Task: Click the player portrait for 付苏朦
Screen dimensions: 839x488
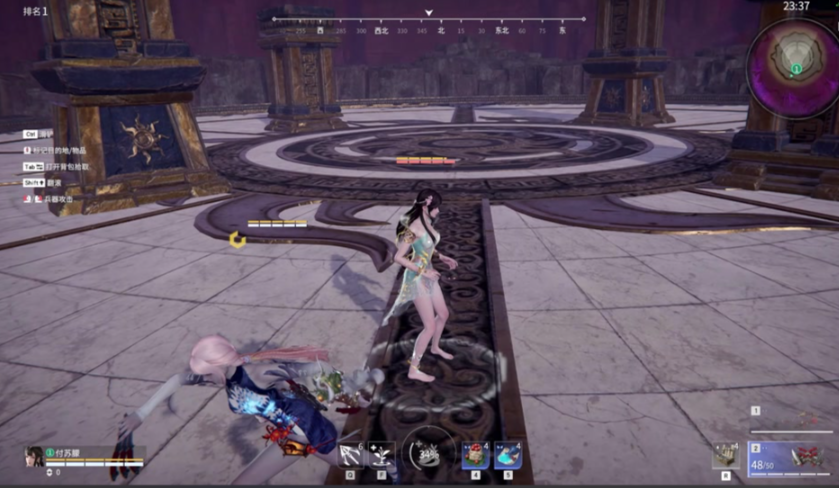Action: pyautogui.click(x=34, y=457)
